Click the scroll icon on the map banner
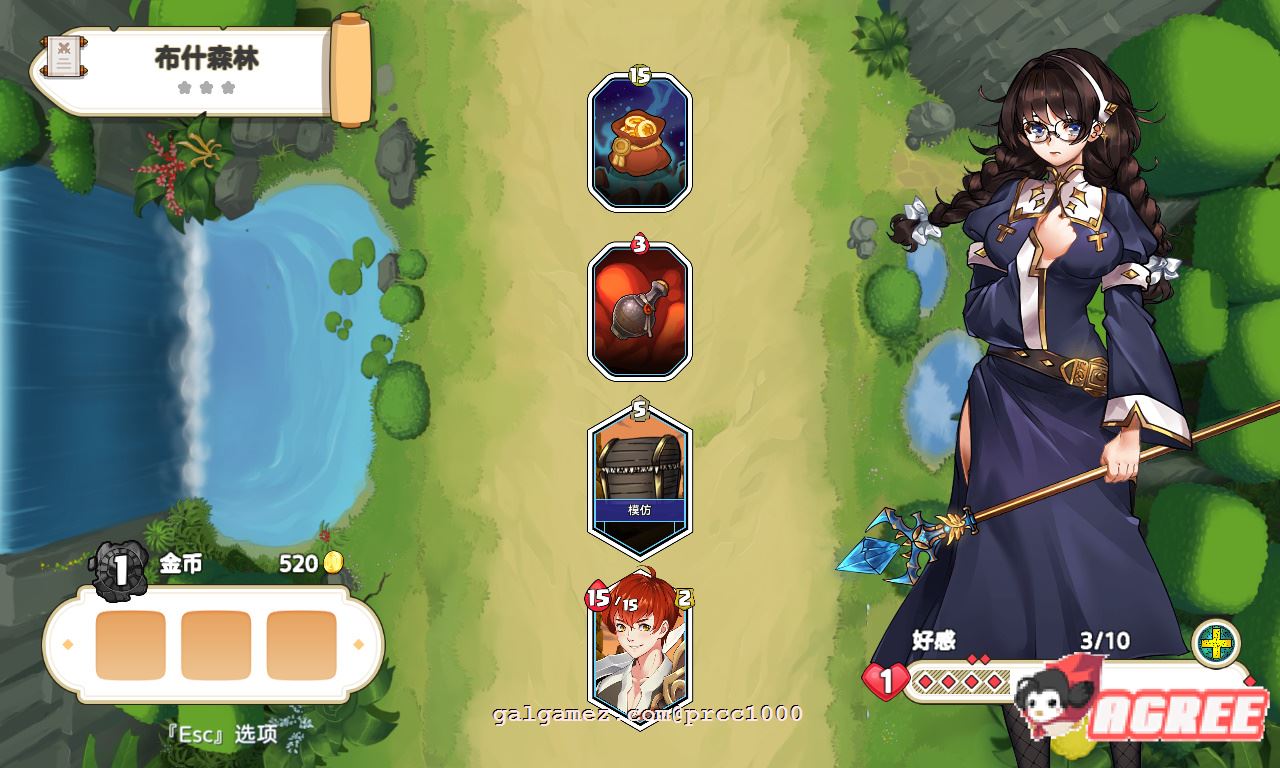The image size is (1280, 768). point(62,58)
